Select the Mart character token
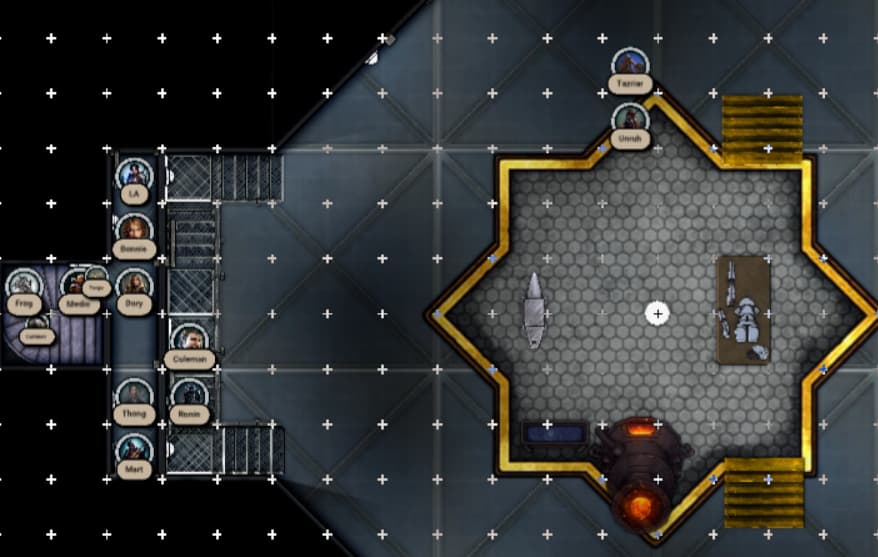The height and width of the screenshot is (557, 878). click(134, 452)
